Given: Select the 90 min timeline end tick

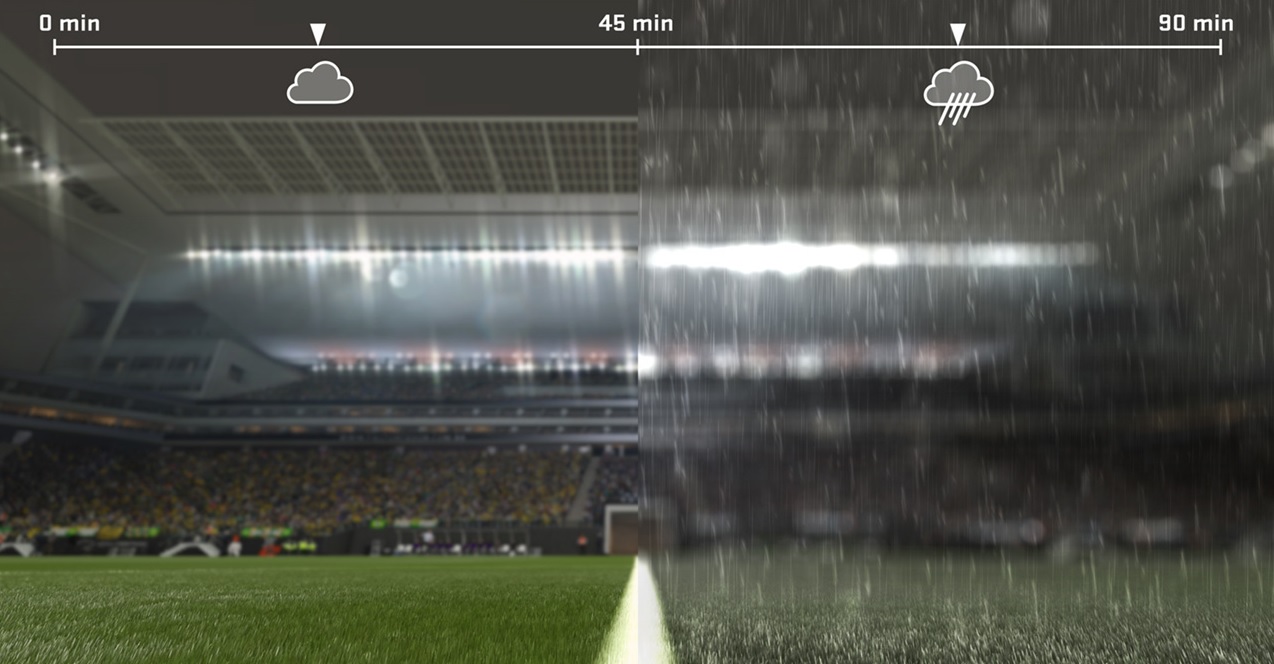Looking at the screenshot, I should [x=1220, y=46].
